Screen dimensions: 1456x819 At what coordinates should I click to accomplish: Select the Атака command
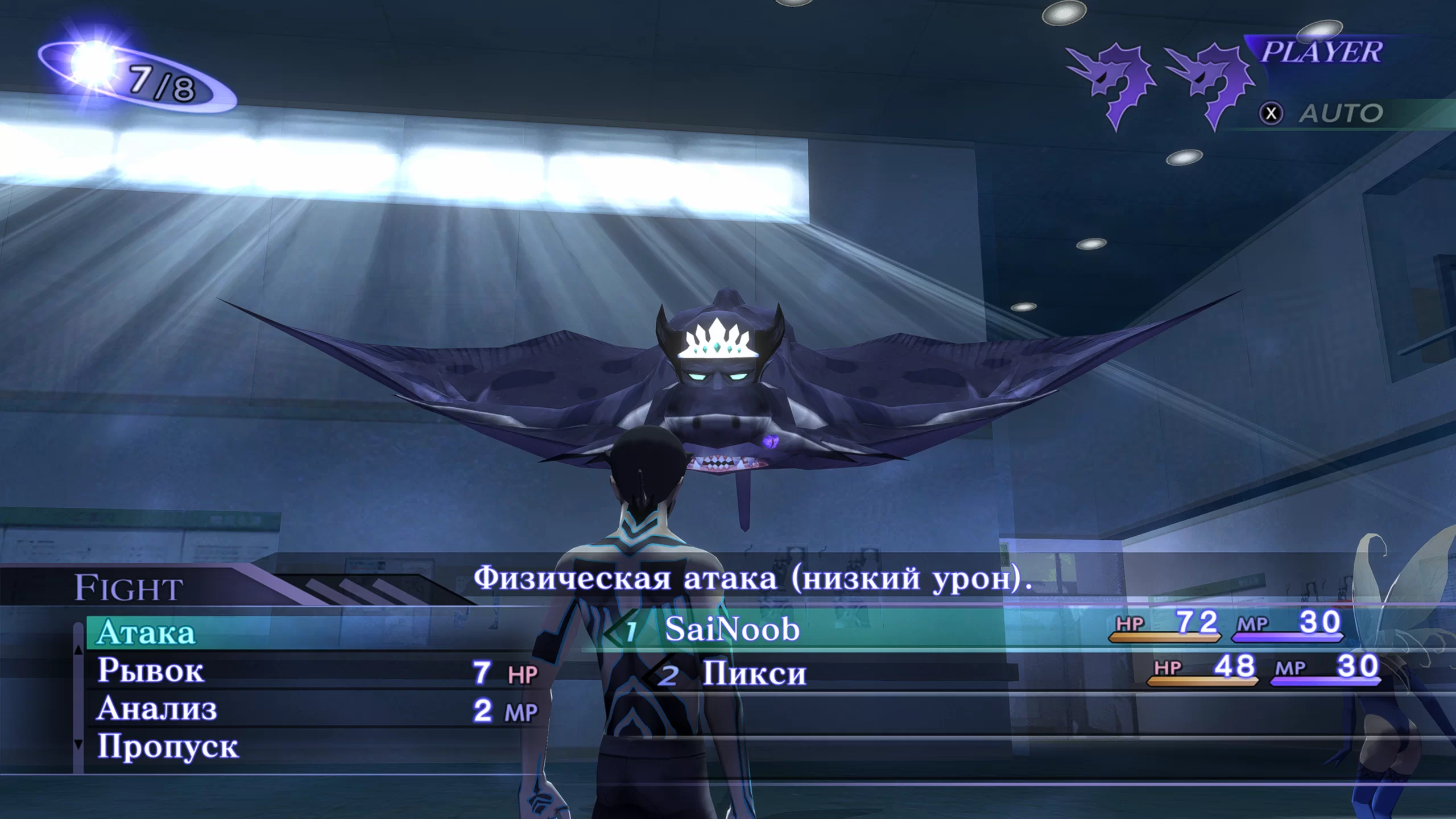tap(146, 632)
